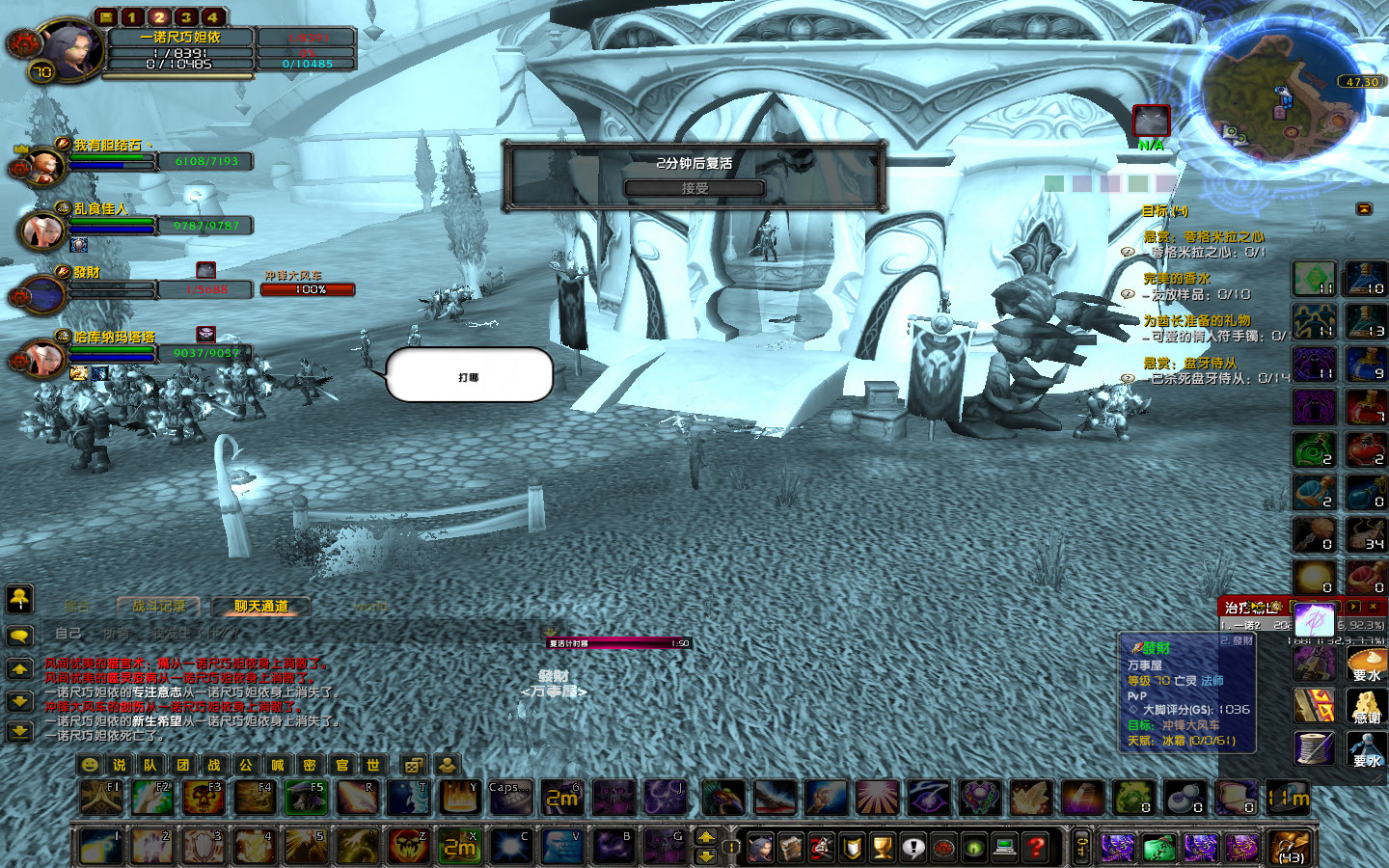Image resolution: width=1389 pixels, height=868 pixels.
Task: Select the 悬赏：夸格米拉之心 quest entry
Action: click(1203, 236)
